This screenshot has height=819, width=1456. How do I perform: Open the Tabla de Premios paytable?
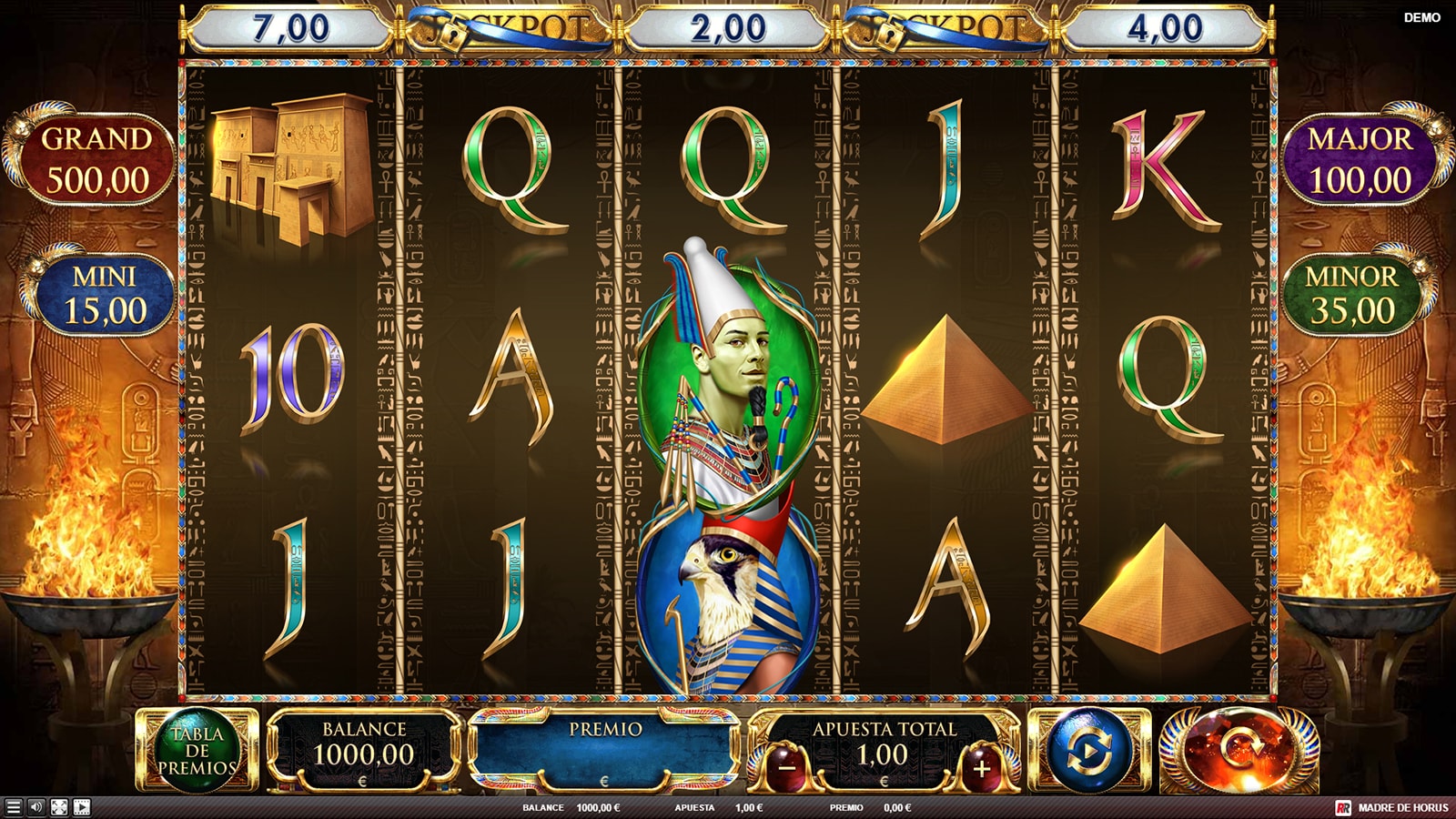[x=197, y=752]
